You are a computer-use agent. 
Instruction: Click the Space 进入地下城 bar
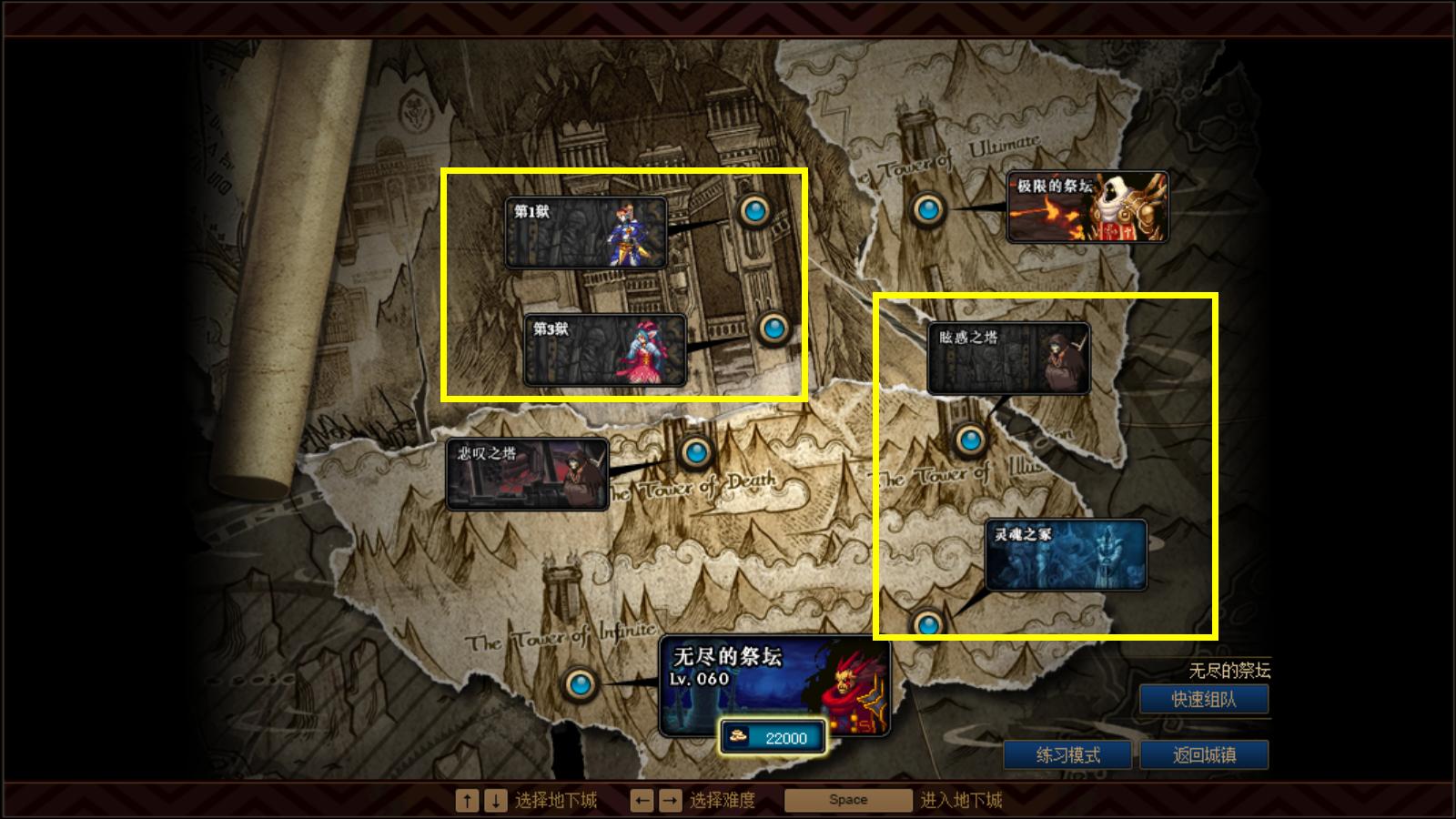point(847,799)
